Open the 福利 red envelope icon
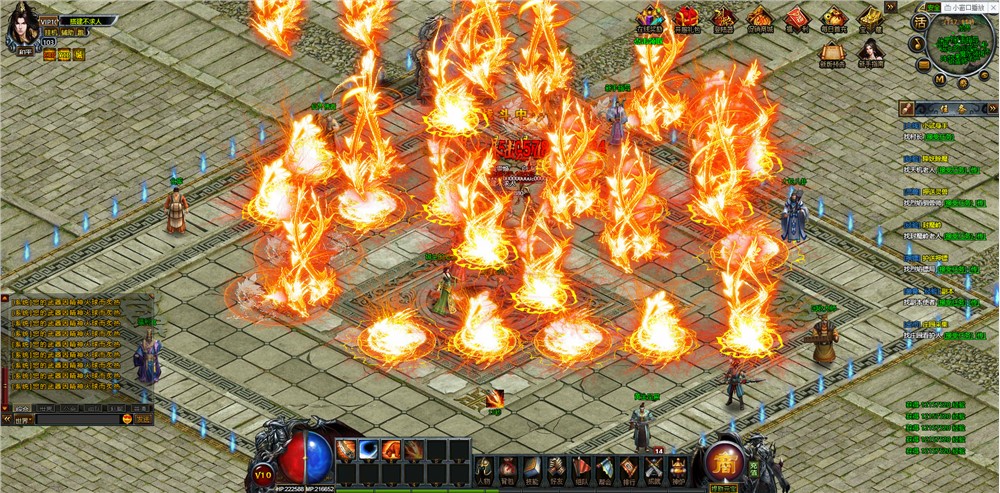The width and height of the screenshot is (1000, 493). [796, 18]
